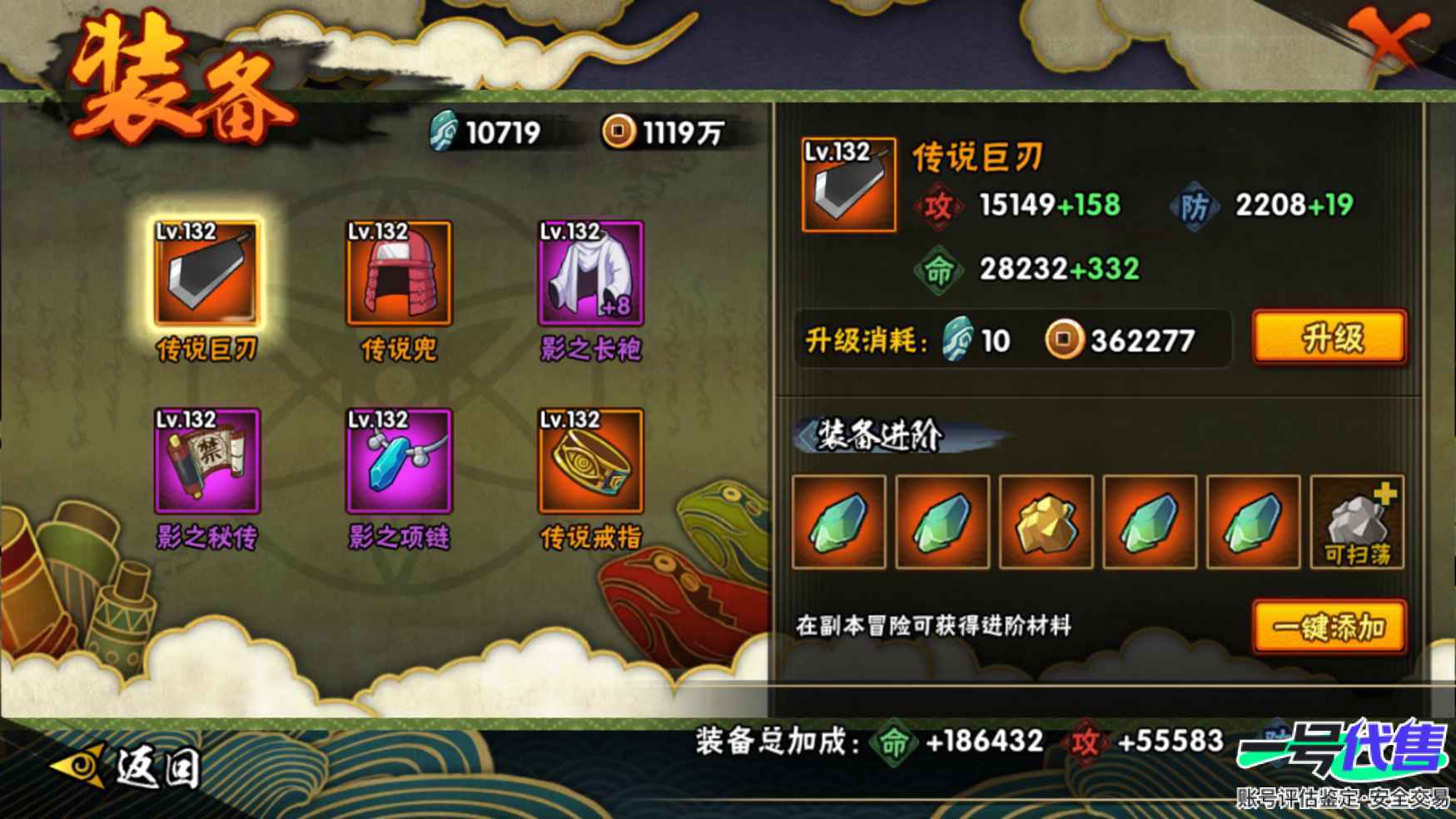Screen dimensions: 1456x819
Task: Click the gold coin currency icon
Action: (617, 131)
